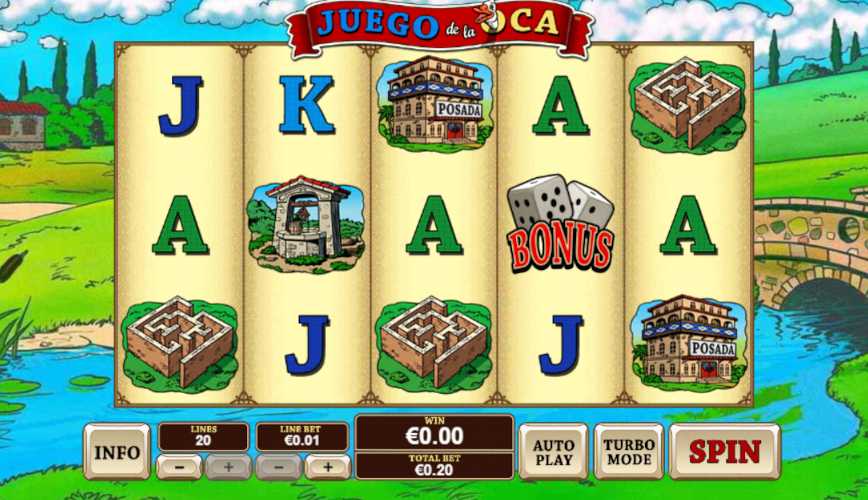
Task: Raise the line bet amount
Action: (327, 467)
